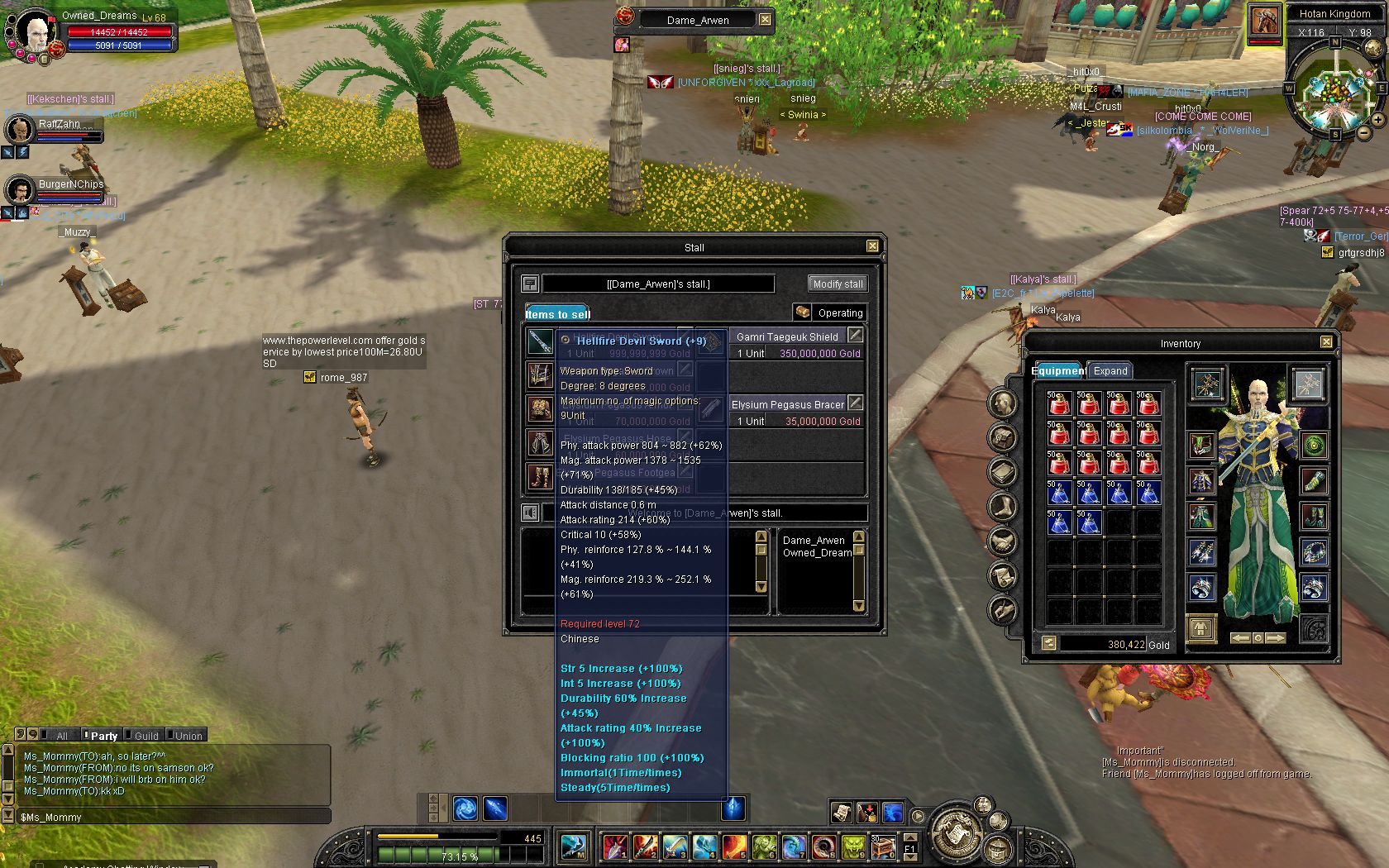Show the All chat tab

click(61, 736)
